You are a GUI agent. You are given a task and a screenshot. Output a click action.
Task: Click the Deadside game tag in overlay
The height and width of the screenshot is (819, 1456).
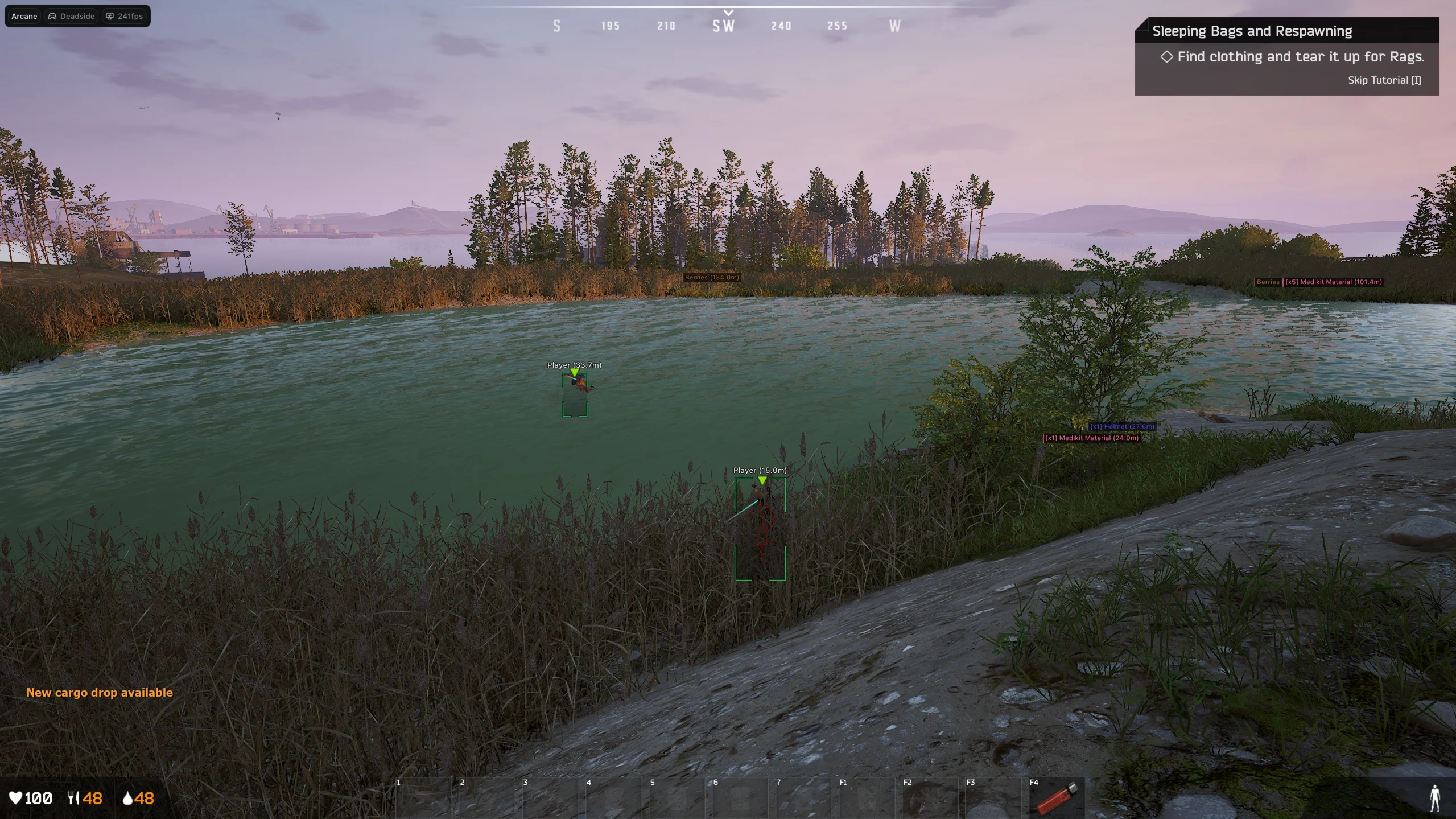72,17
